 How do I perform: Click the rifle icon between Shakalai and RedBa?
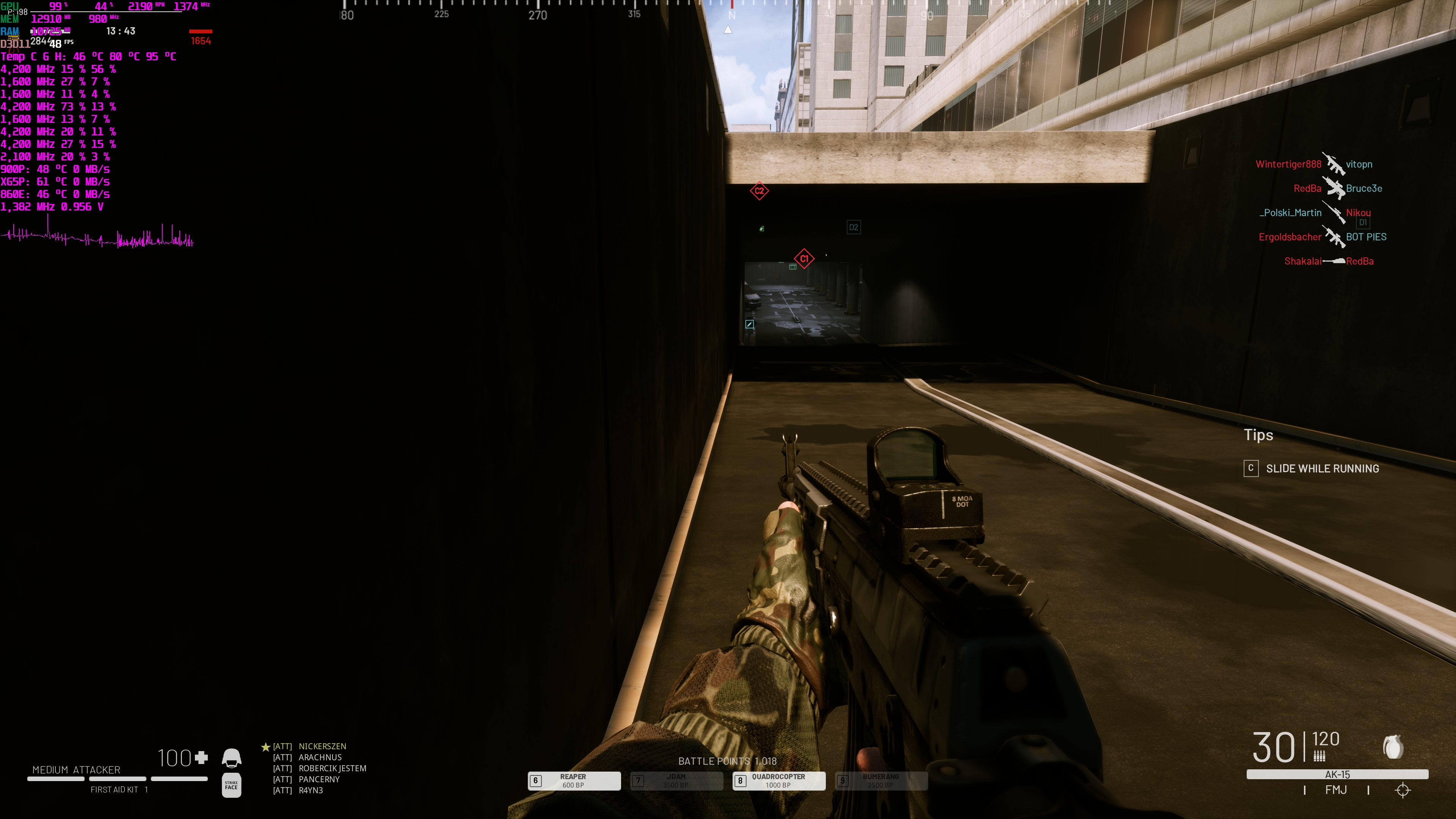click(x=1335, y=261)
